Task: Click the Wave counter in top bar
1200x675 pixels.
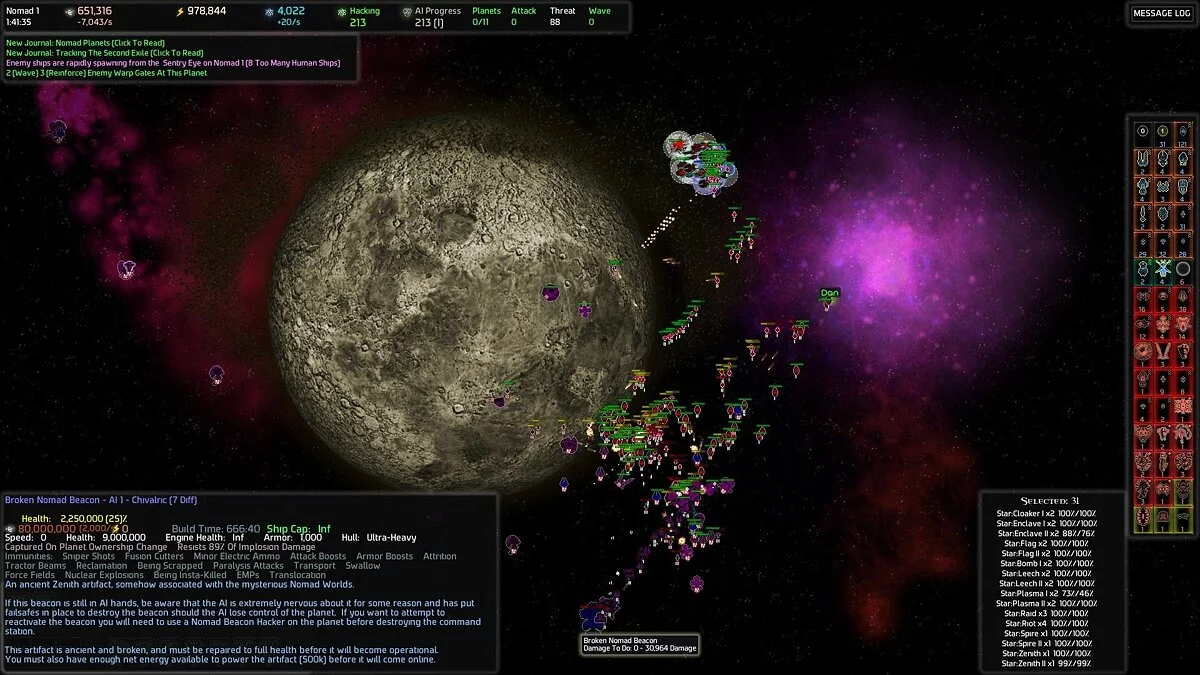Action: [x=598, y=16]
